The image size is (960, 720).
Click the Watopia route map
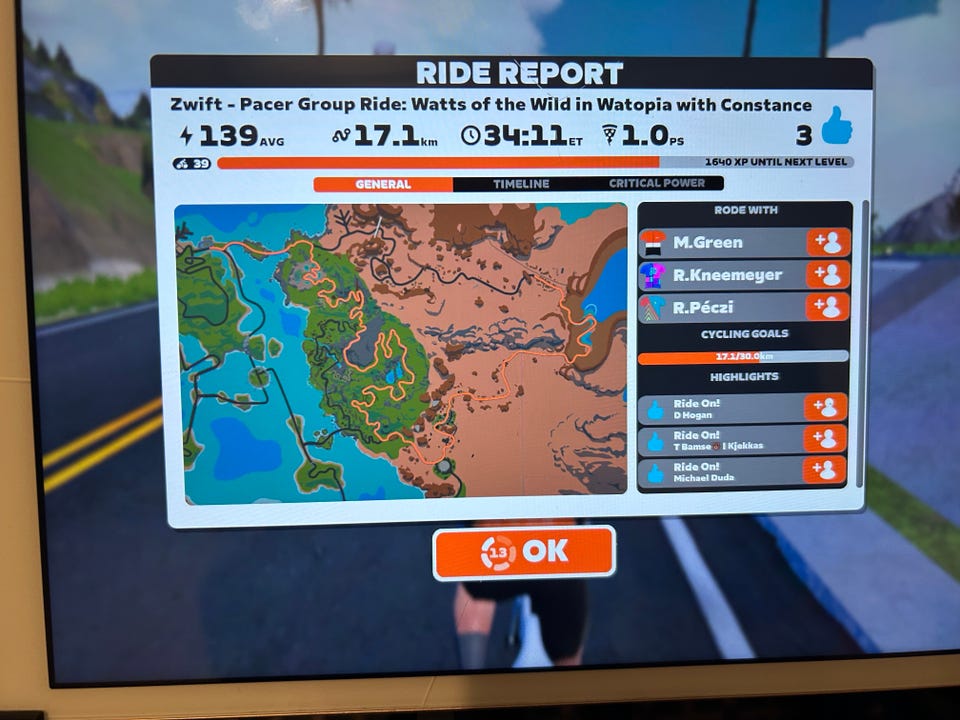[401, 352]
